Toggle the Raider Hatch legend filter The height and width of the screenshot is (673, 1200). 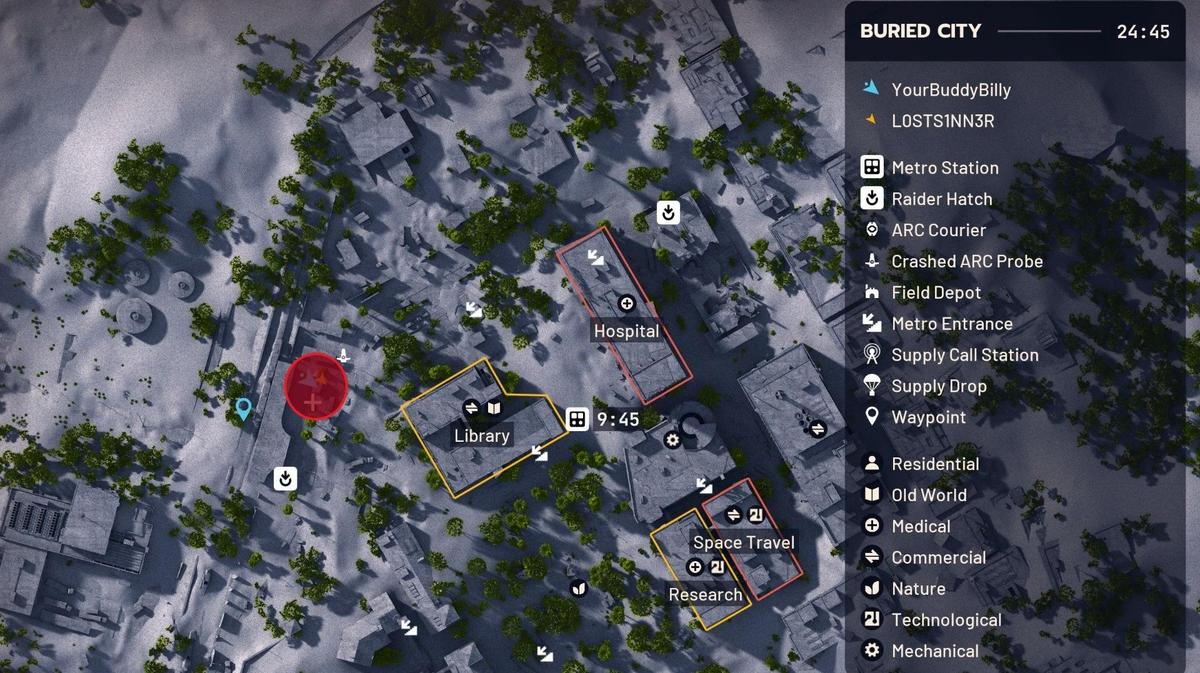[941, 199]
